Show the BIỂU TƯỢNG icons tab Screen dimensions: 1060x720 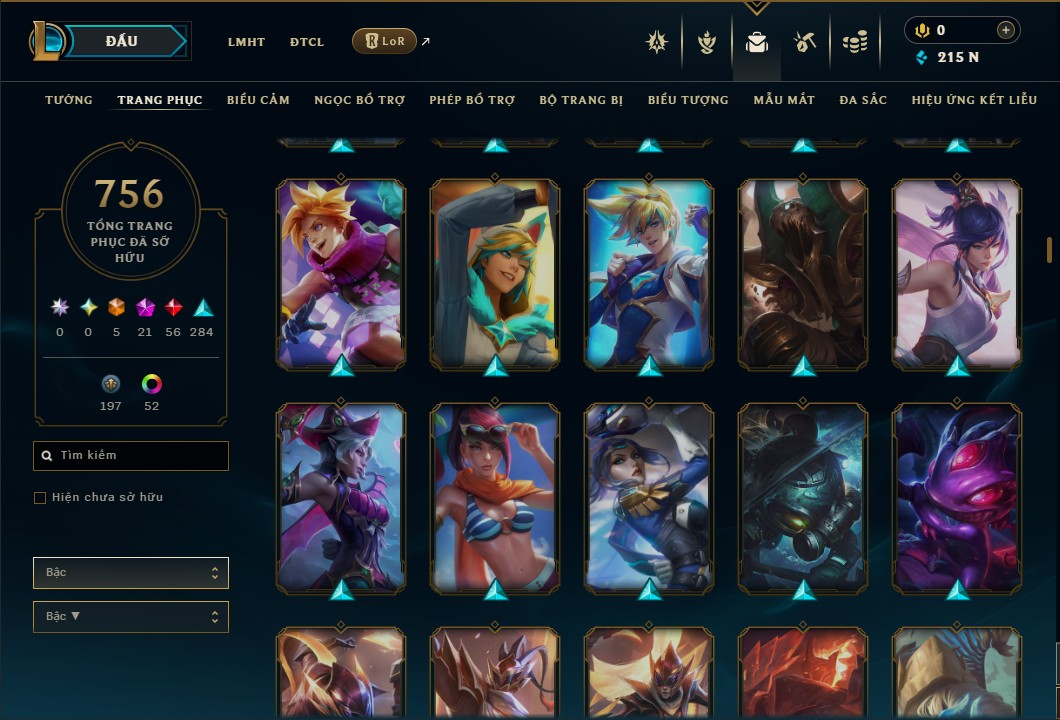click(688, 100)
